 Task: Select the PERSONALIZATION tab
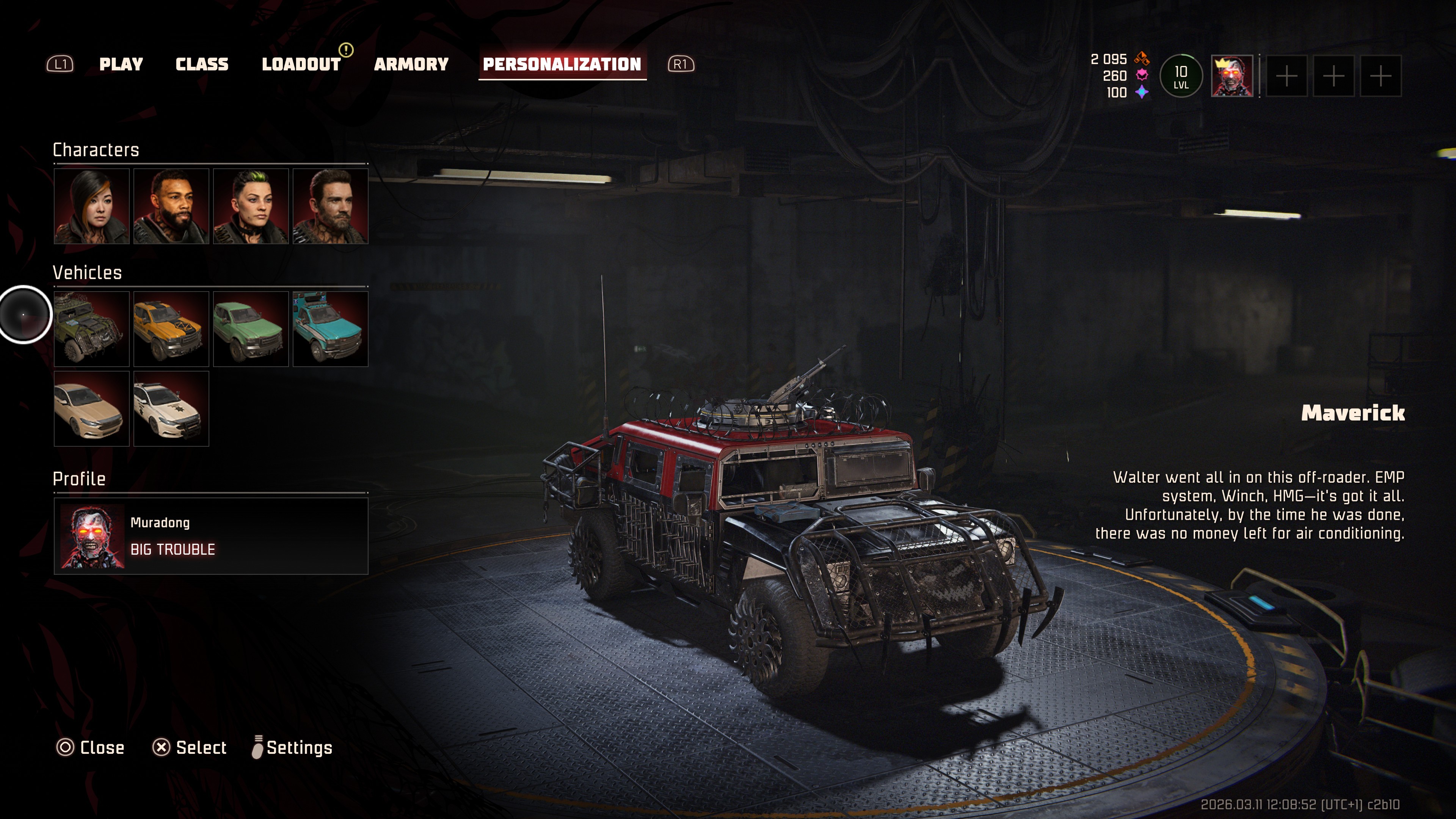point(562,64)
